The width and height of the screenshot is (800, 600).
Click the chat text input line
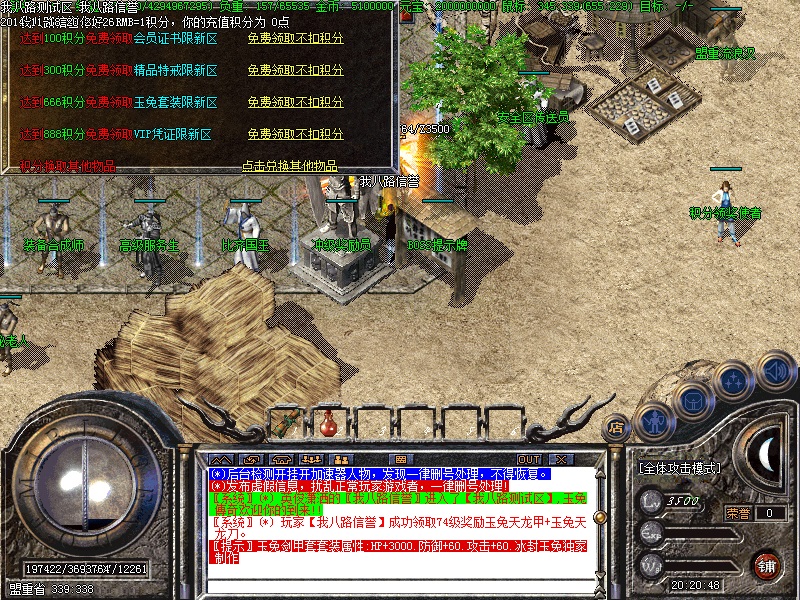coord(400,584)
